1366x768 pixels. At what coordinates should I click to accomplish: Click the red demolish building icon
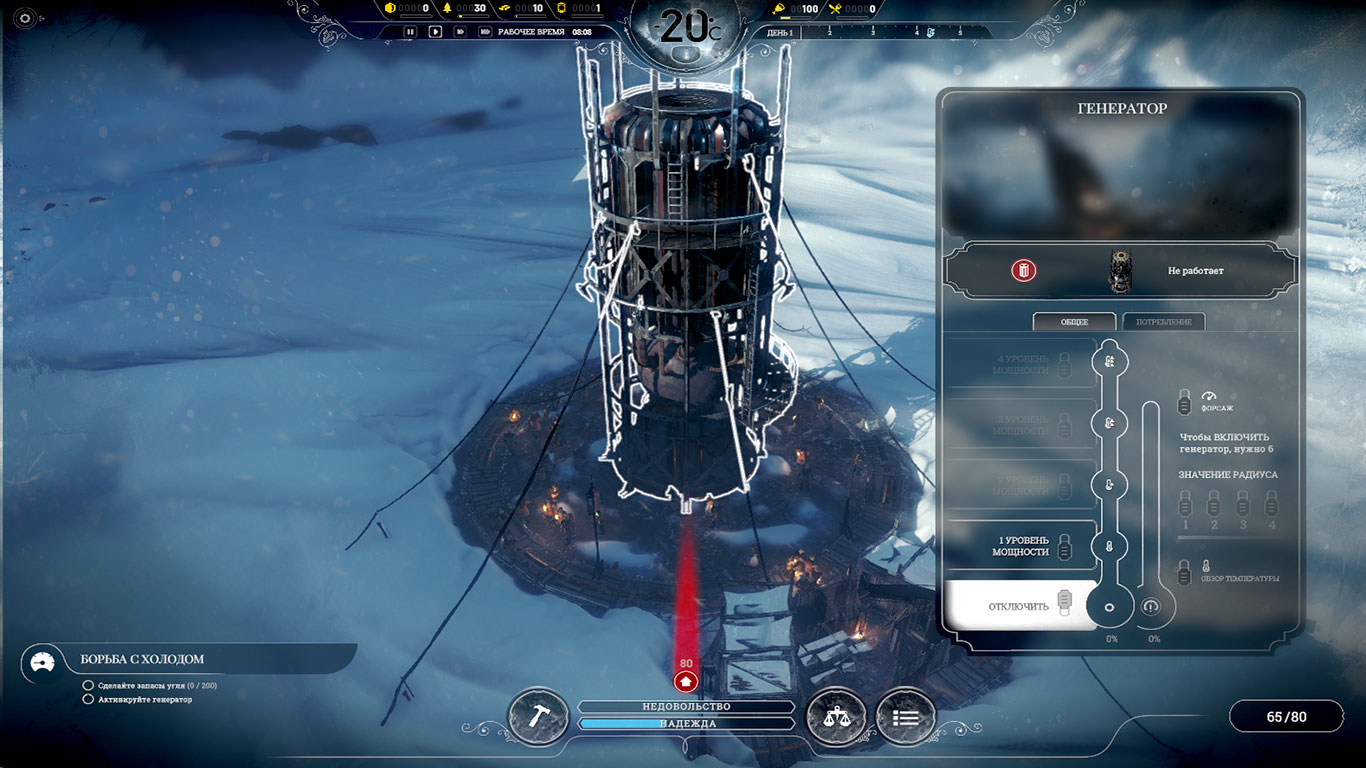coord(1023,270)
